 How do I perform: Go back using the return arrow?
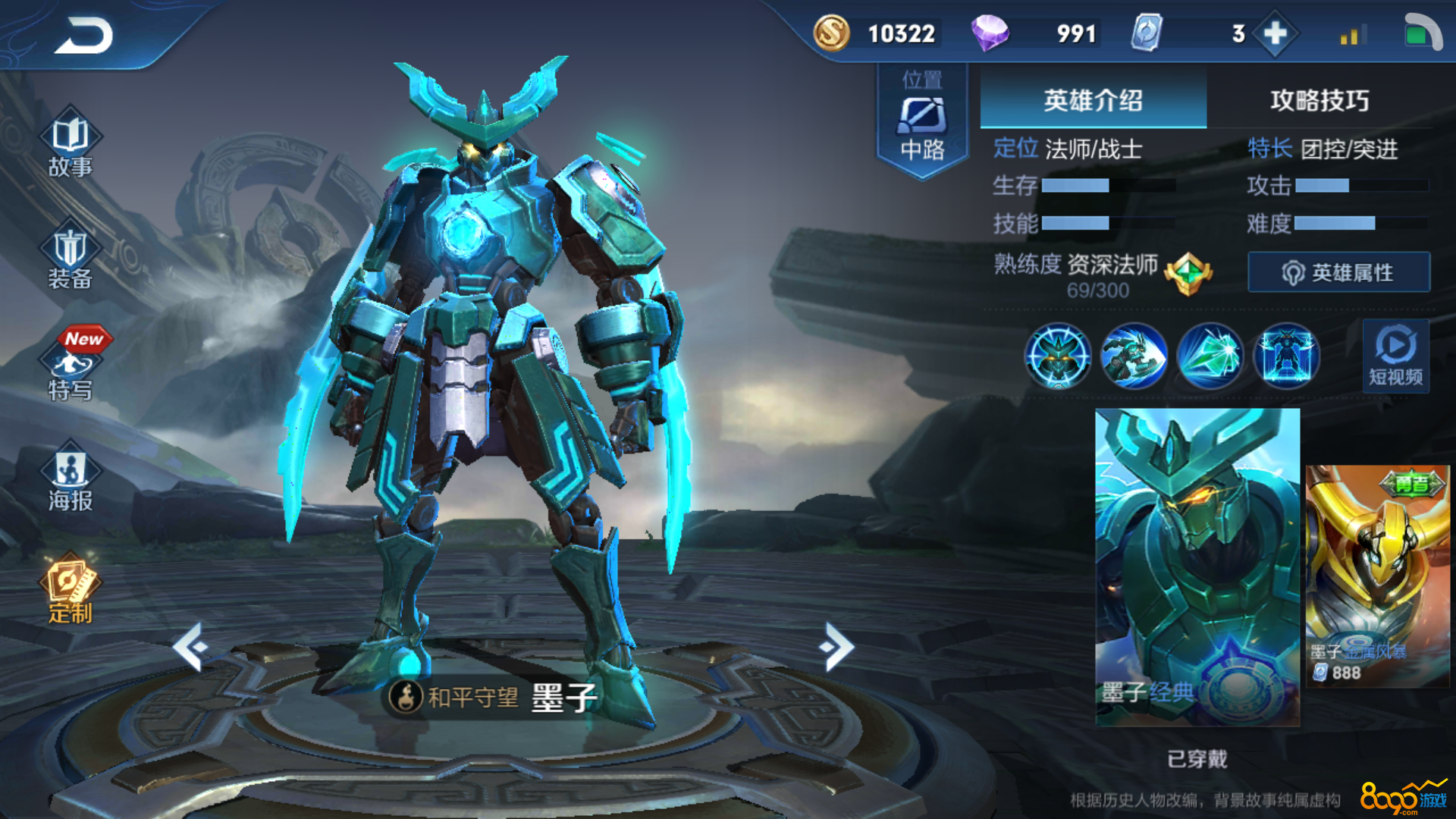point(83,36)
